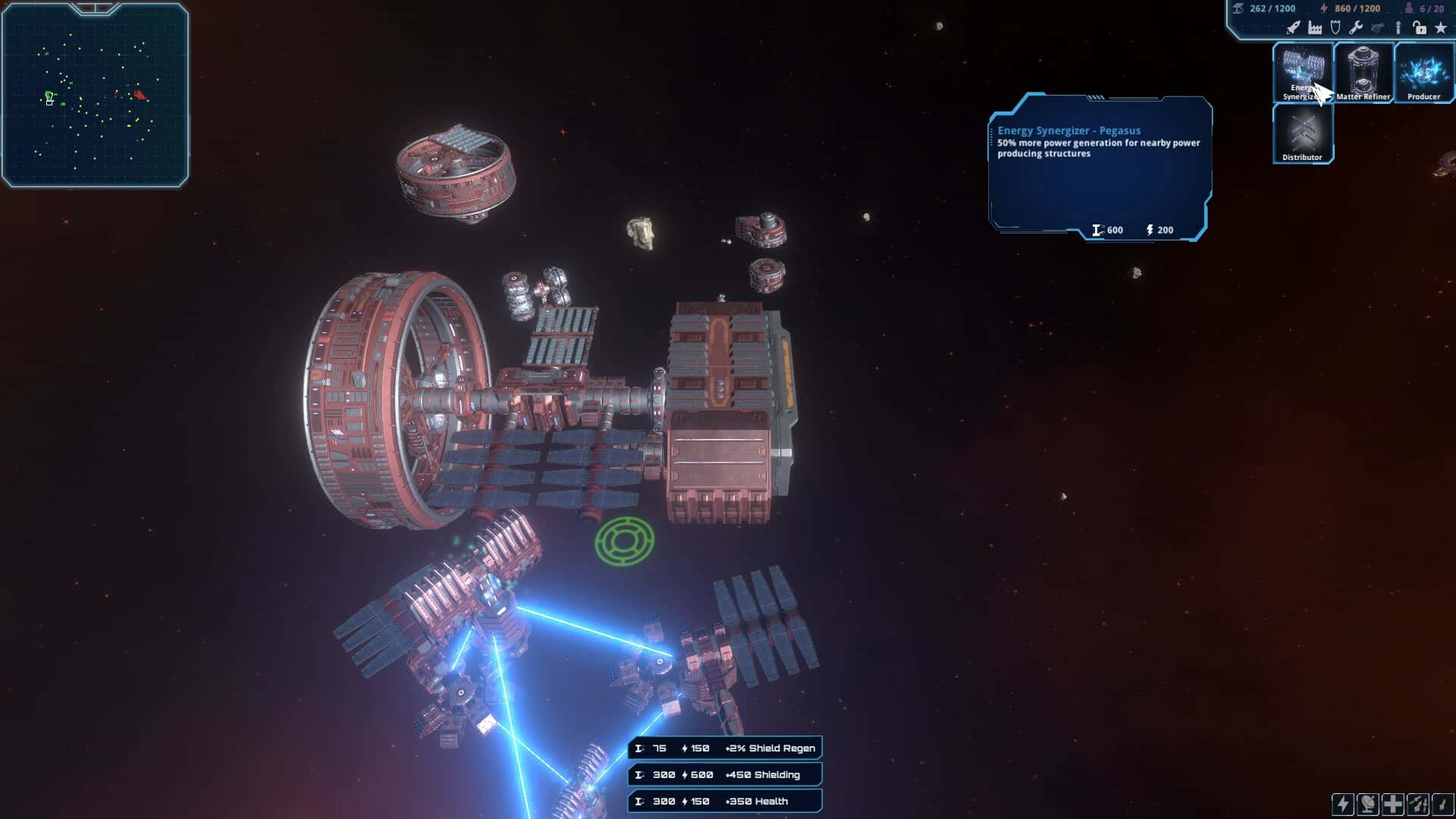Toggle the satellite dish overlay button

[x=1368, y=804]
